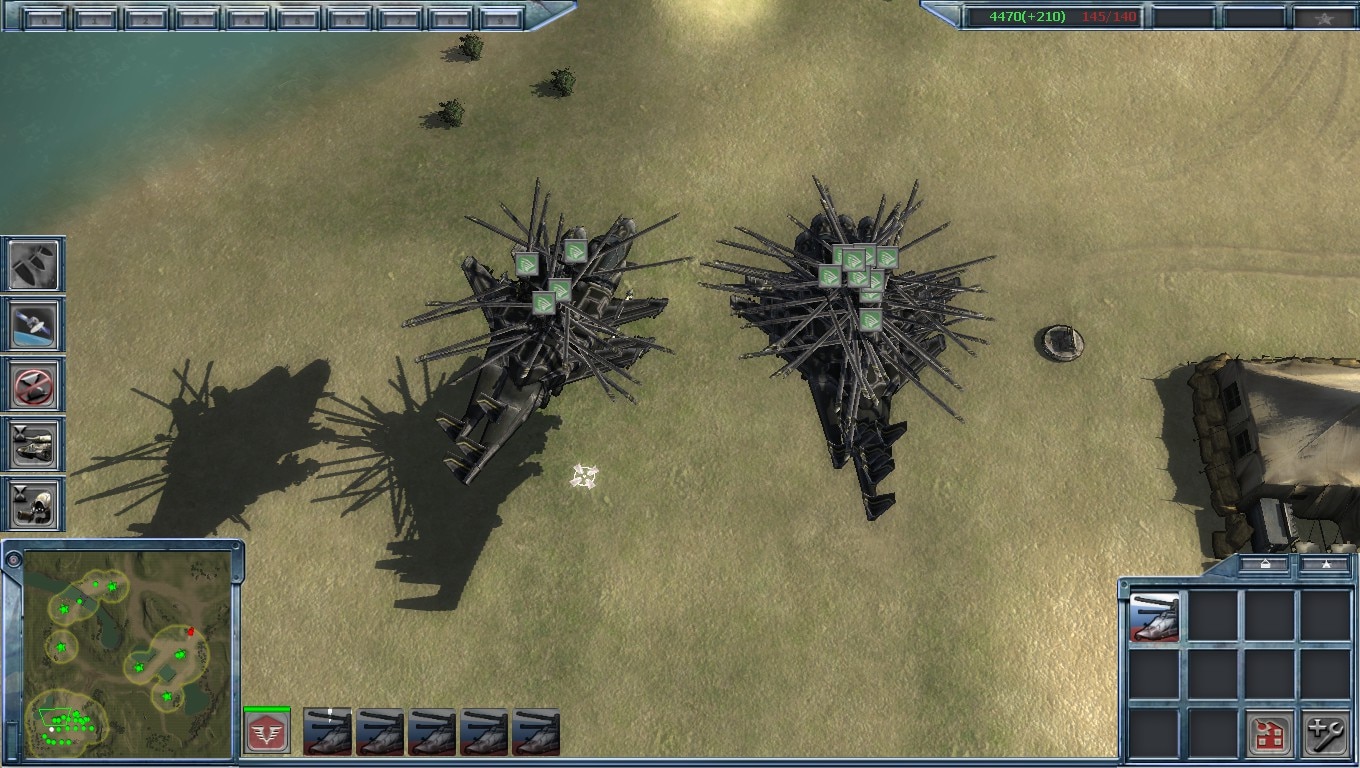The width and height of the screenshot is (1360, 768).
Task: Click the wrench repair button
Action: [x=1326, y=736]
